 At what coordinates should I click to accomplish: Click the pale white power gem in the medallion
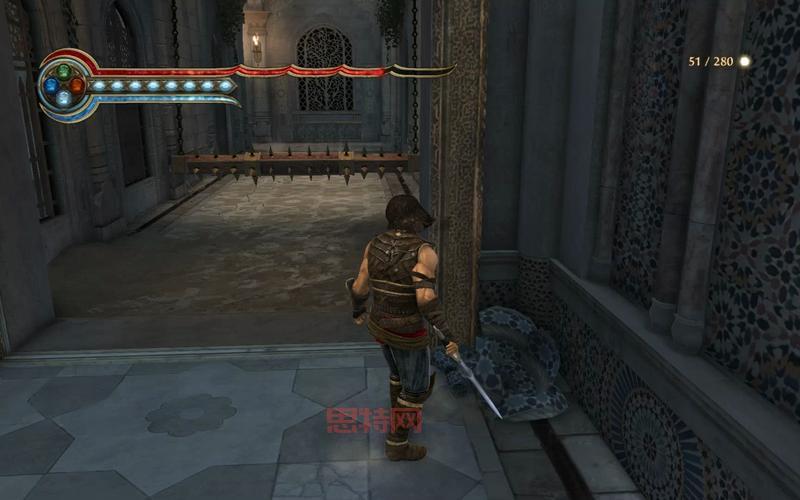[x=64, y=98]
